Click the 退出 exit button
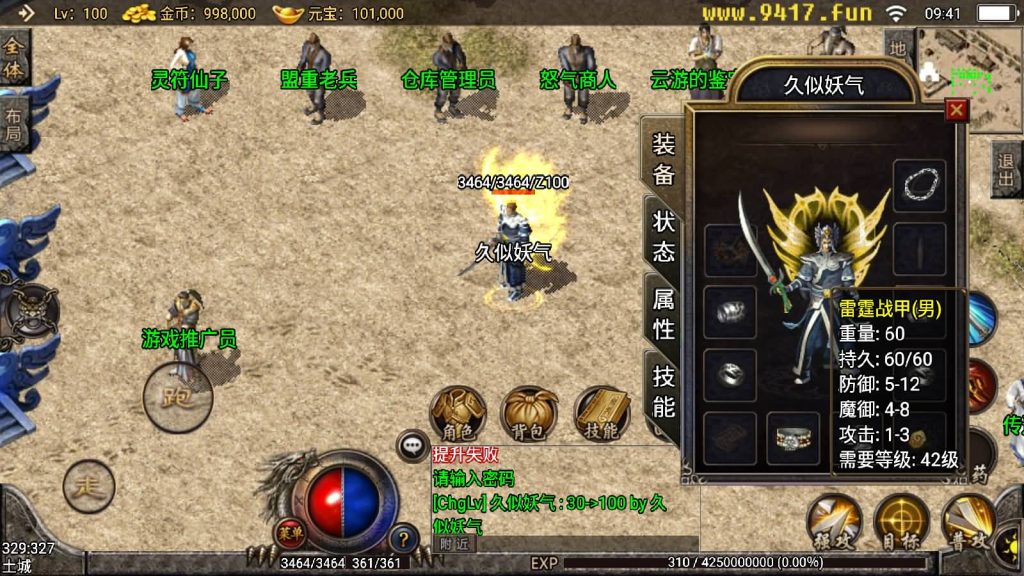 click(1006, 168)
